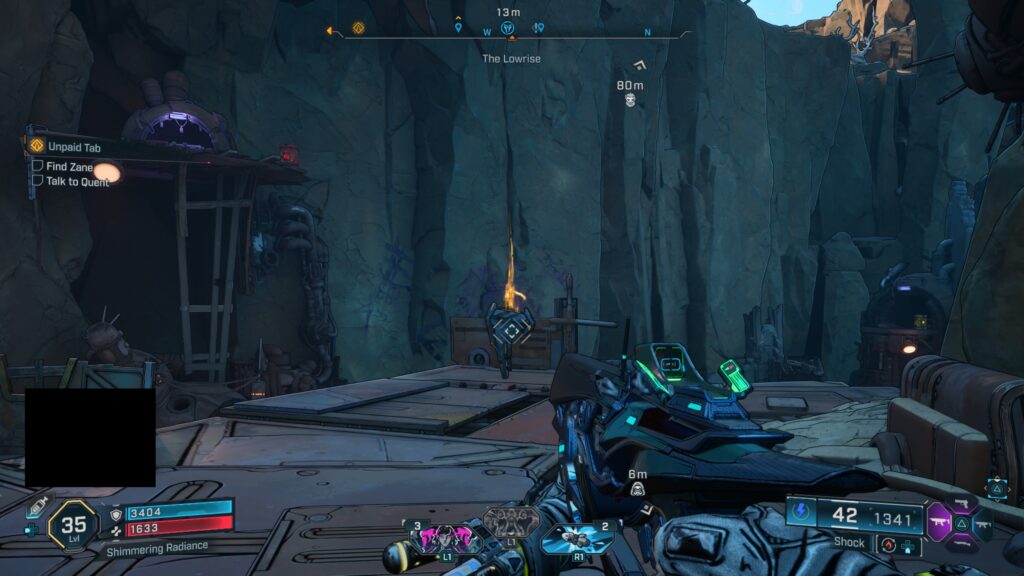
Task: Select the exclamation pin marker on compass
Action: click(538, 28)
